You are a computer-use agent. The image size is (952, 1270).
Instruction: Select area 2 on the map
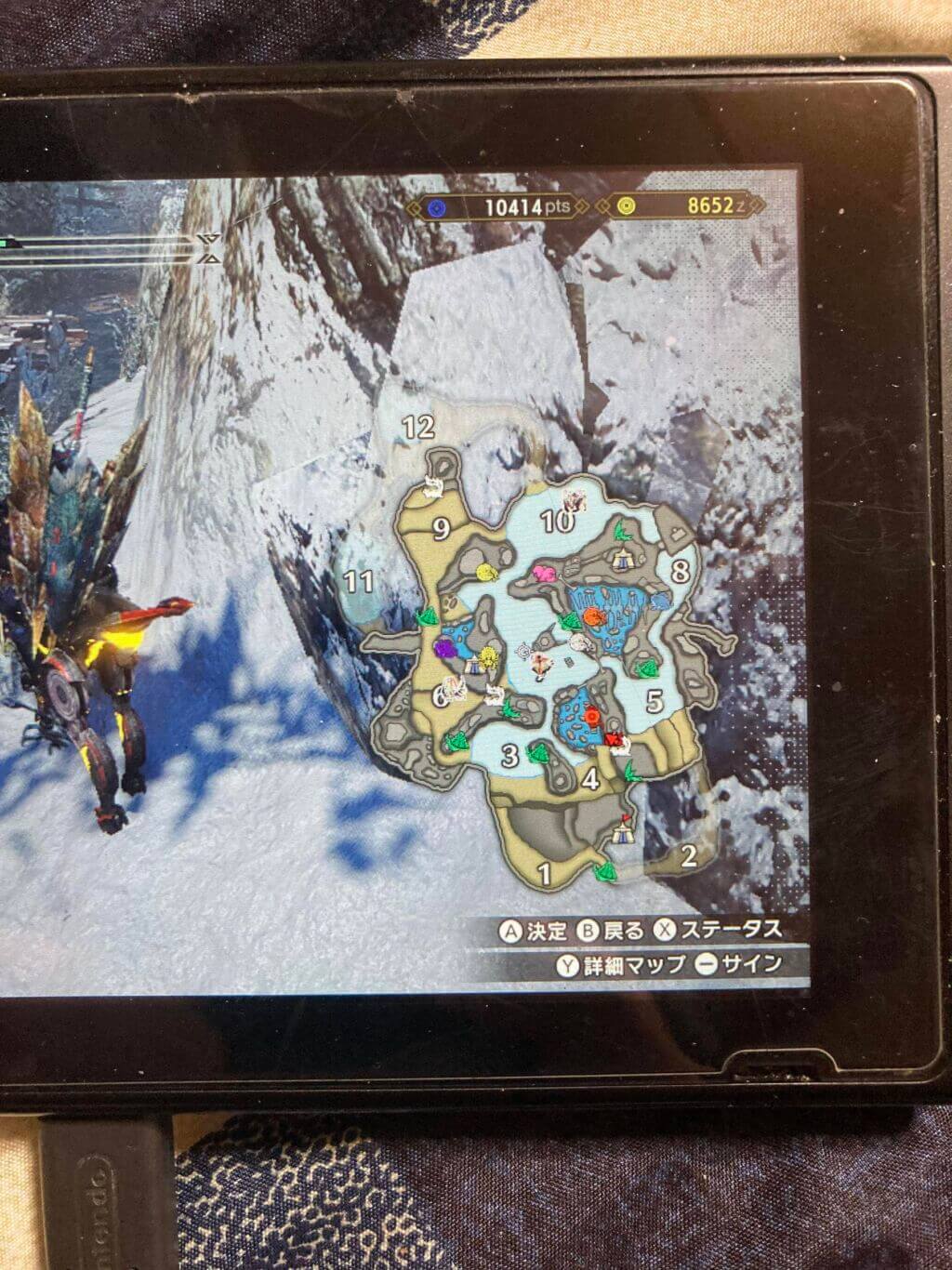pyautogui.click(x=689, y=855)
